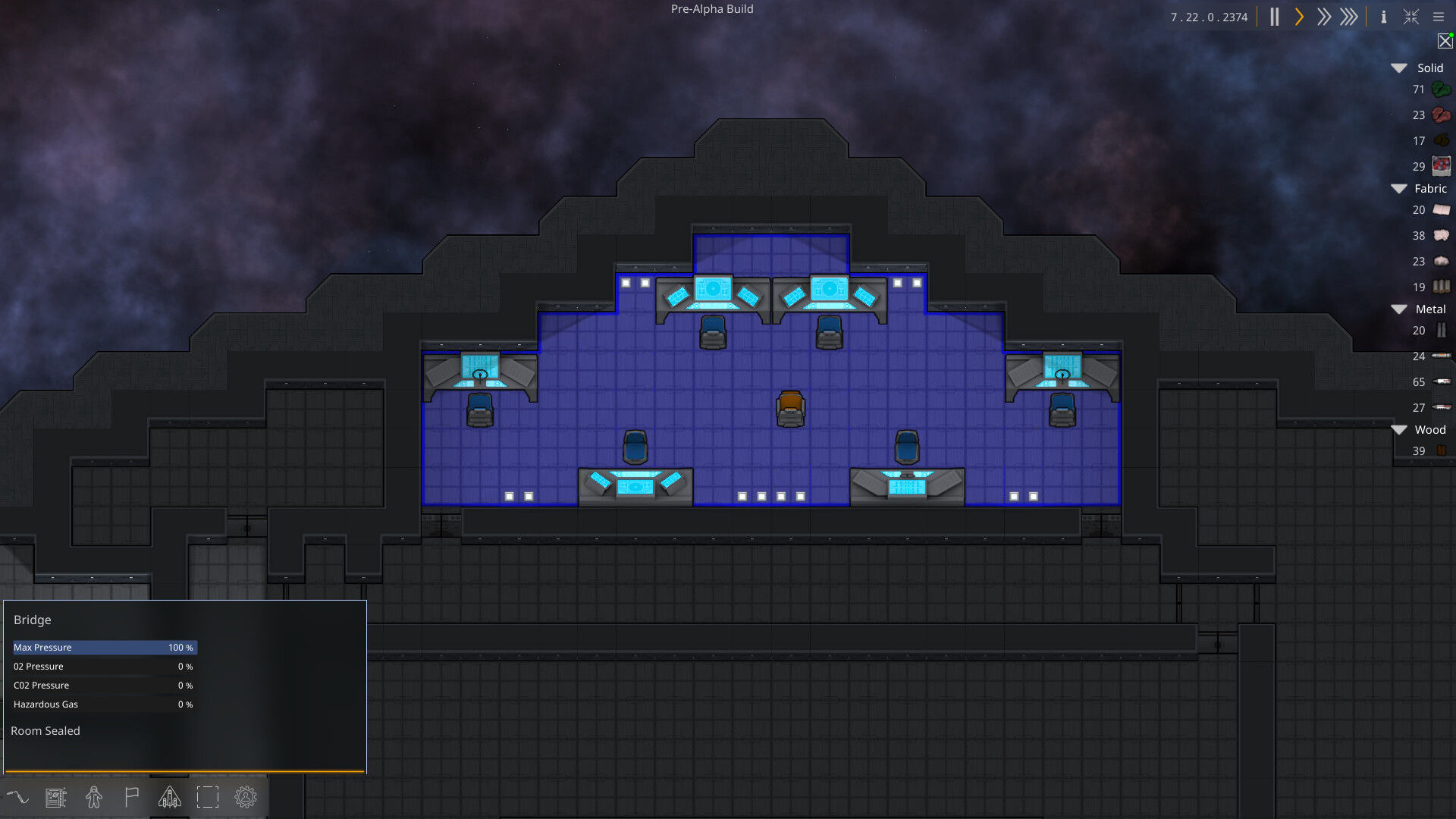The height and width of the screenshot is (819, 1456).
Task: Collapse the Solid resource category
Action: pyautogui.click(x=1399, y=67)
